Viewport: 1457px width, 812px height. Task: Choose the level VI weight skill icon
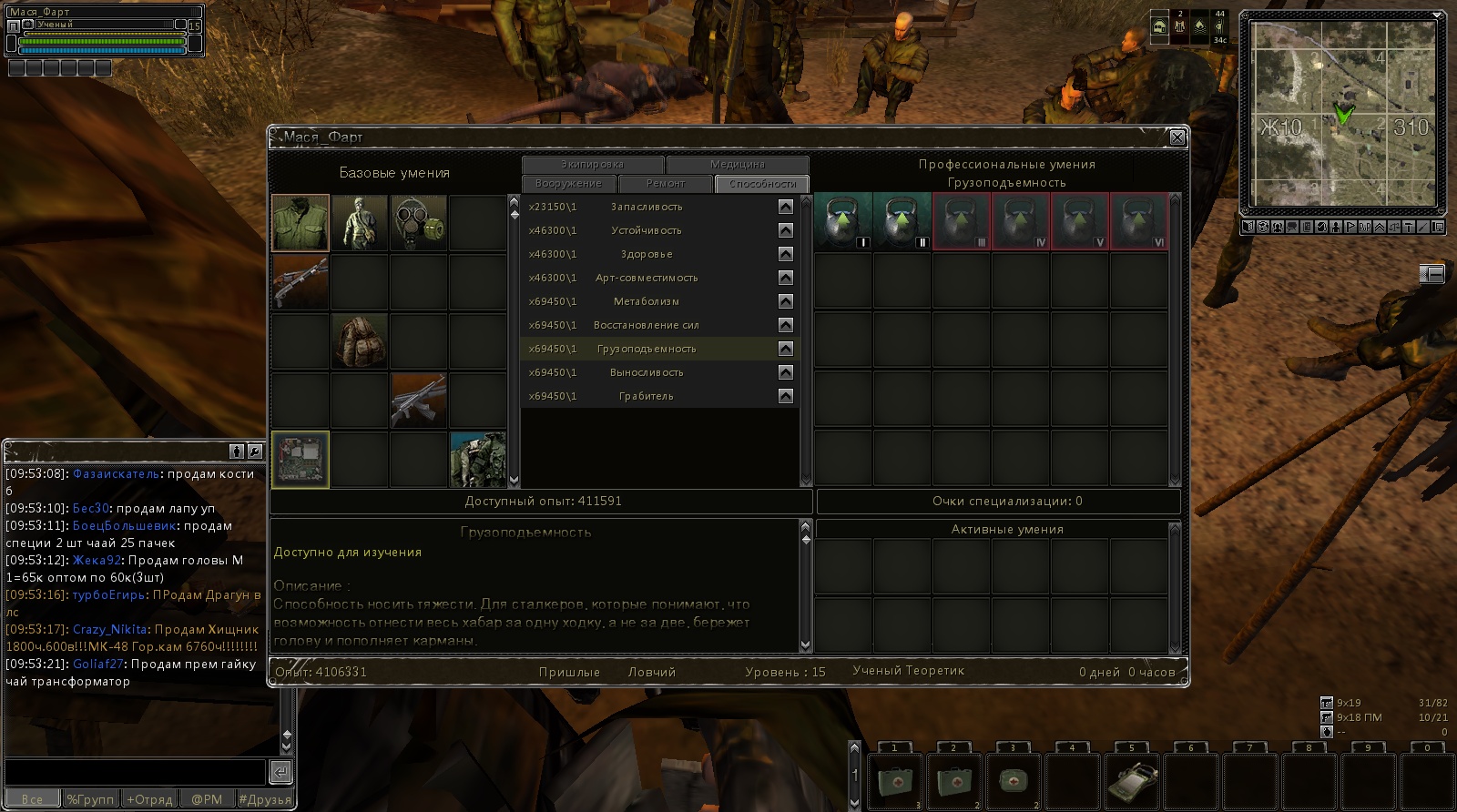point(1138,221)
